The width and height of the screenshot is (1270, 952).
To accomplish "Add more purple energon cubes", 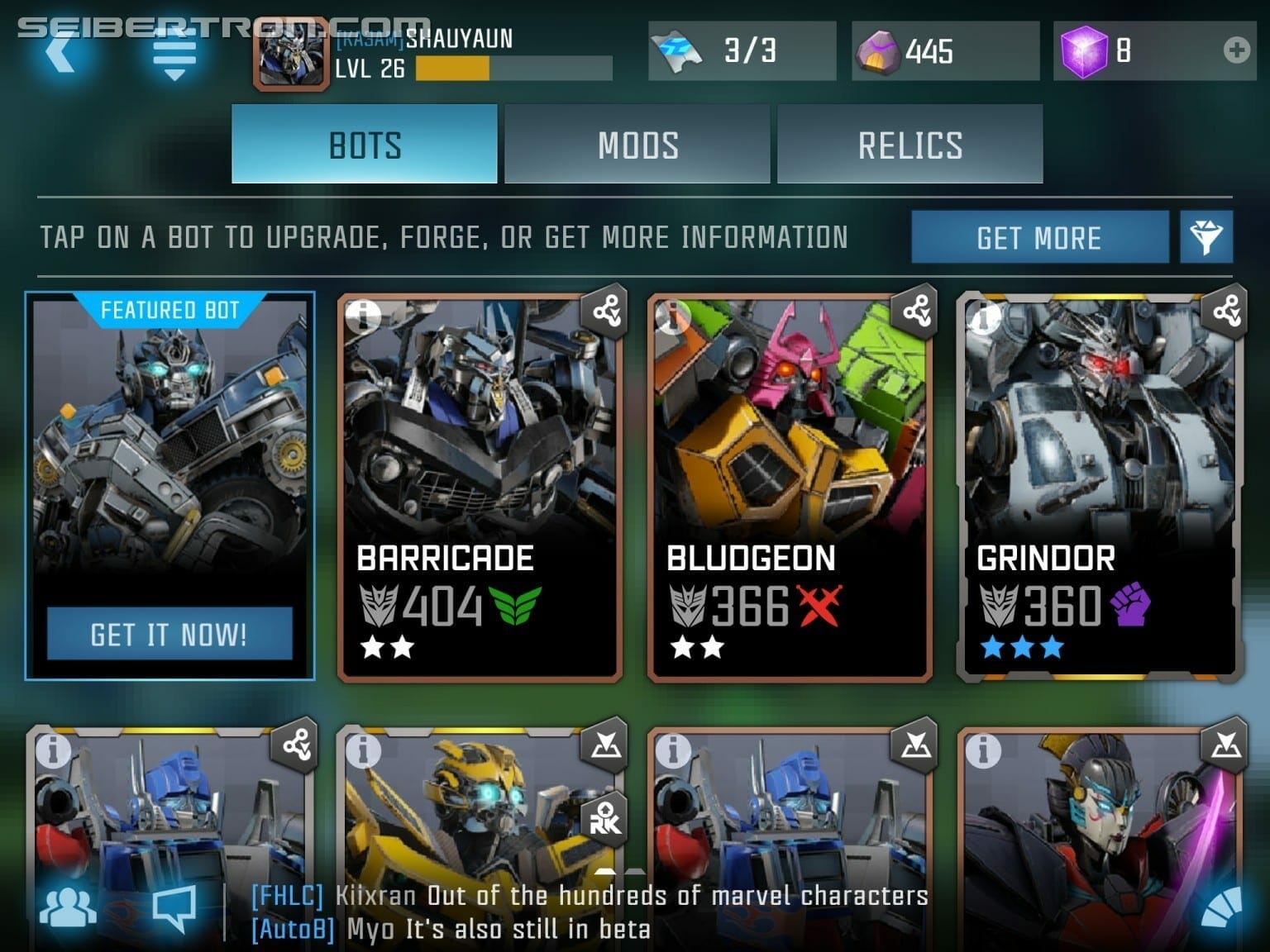I will [1237, 50].
